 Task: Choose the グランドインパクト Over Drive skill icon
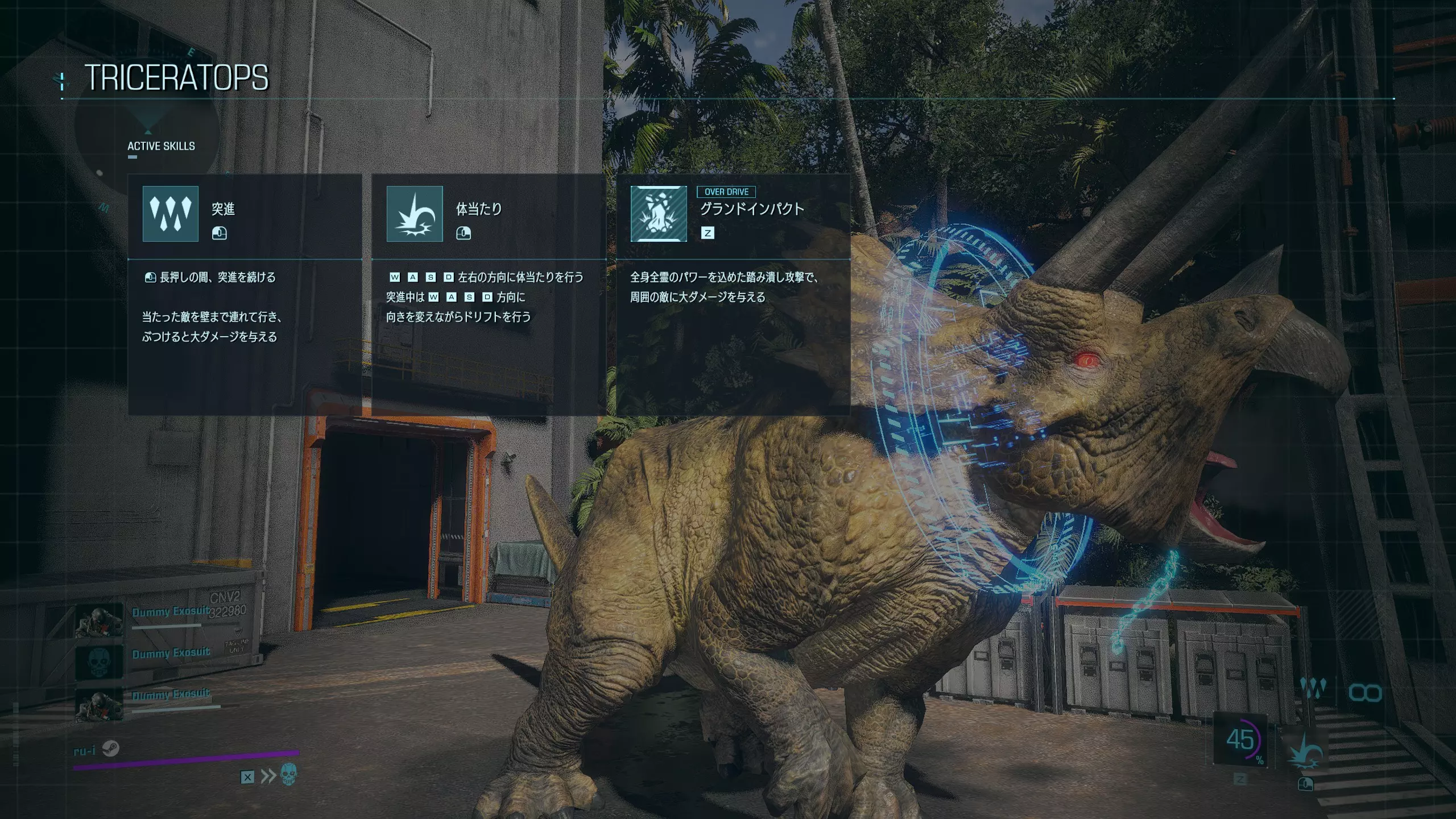(x=659, y=214)
